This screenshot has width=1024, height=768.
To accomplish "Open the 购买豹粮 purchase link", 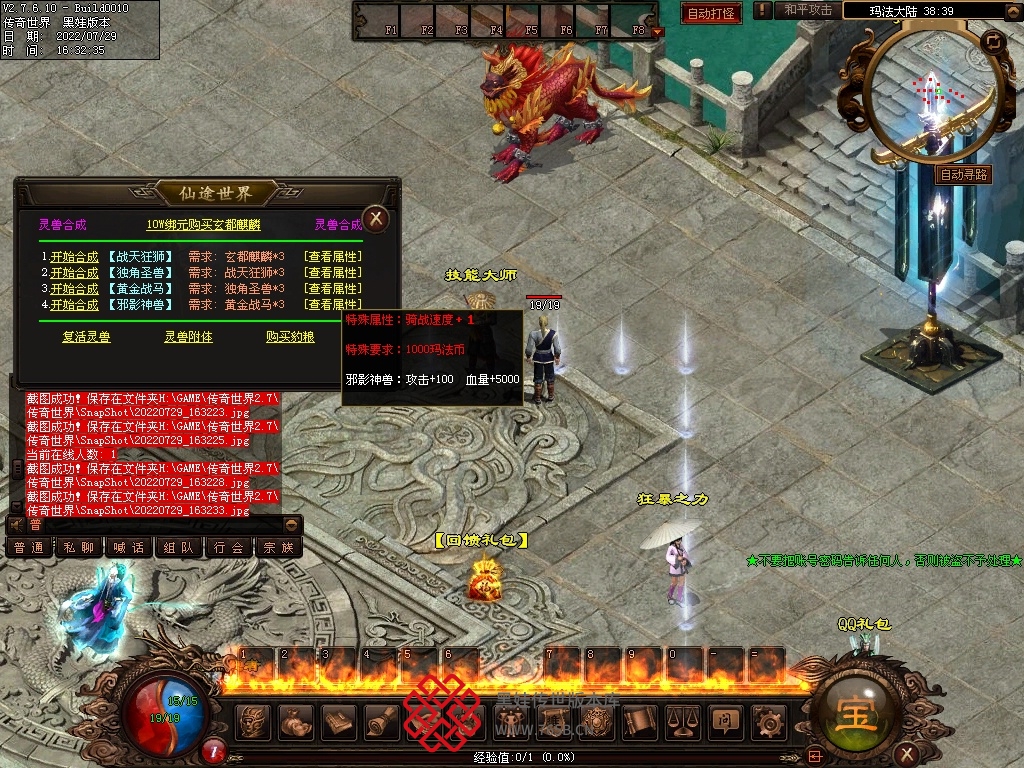I will [x=290, y=337].
